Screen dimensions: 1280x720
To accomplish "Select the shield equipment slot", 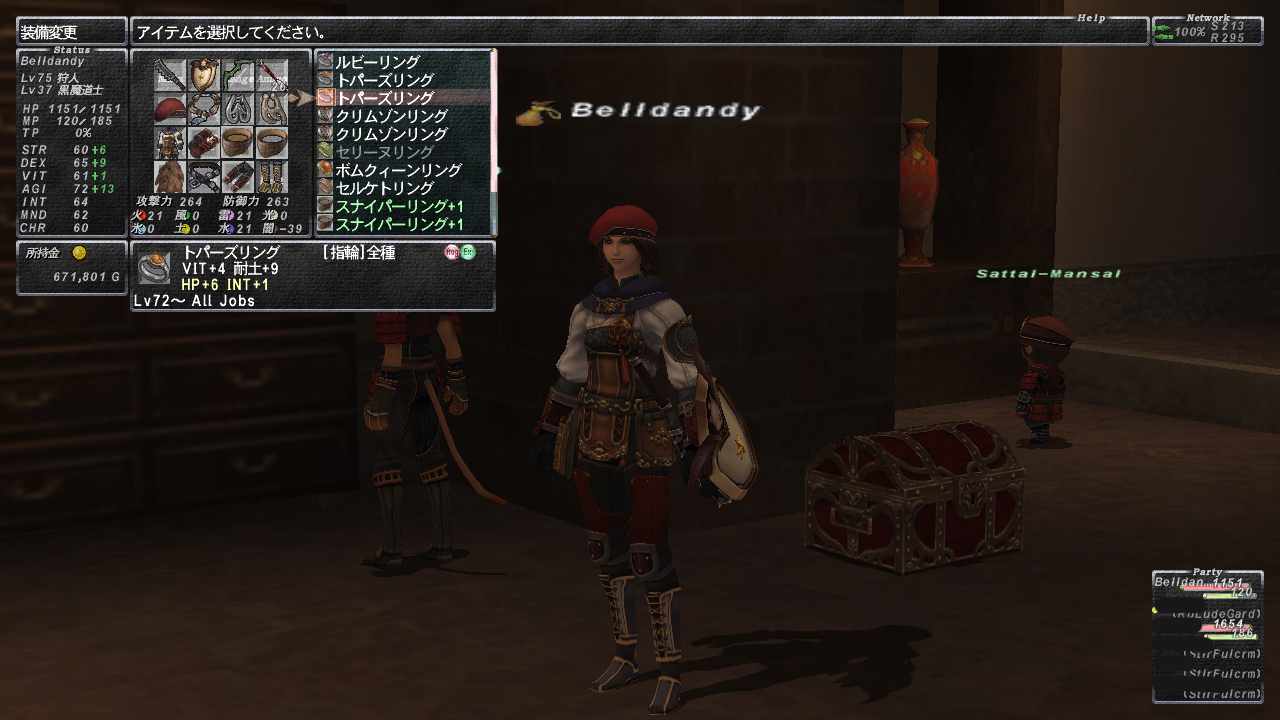I will tap(205, 75).
